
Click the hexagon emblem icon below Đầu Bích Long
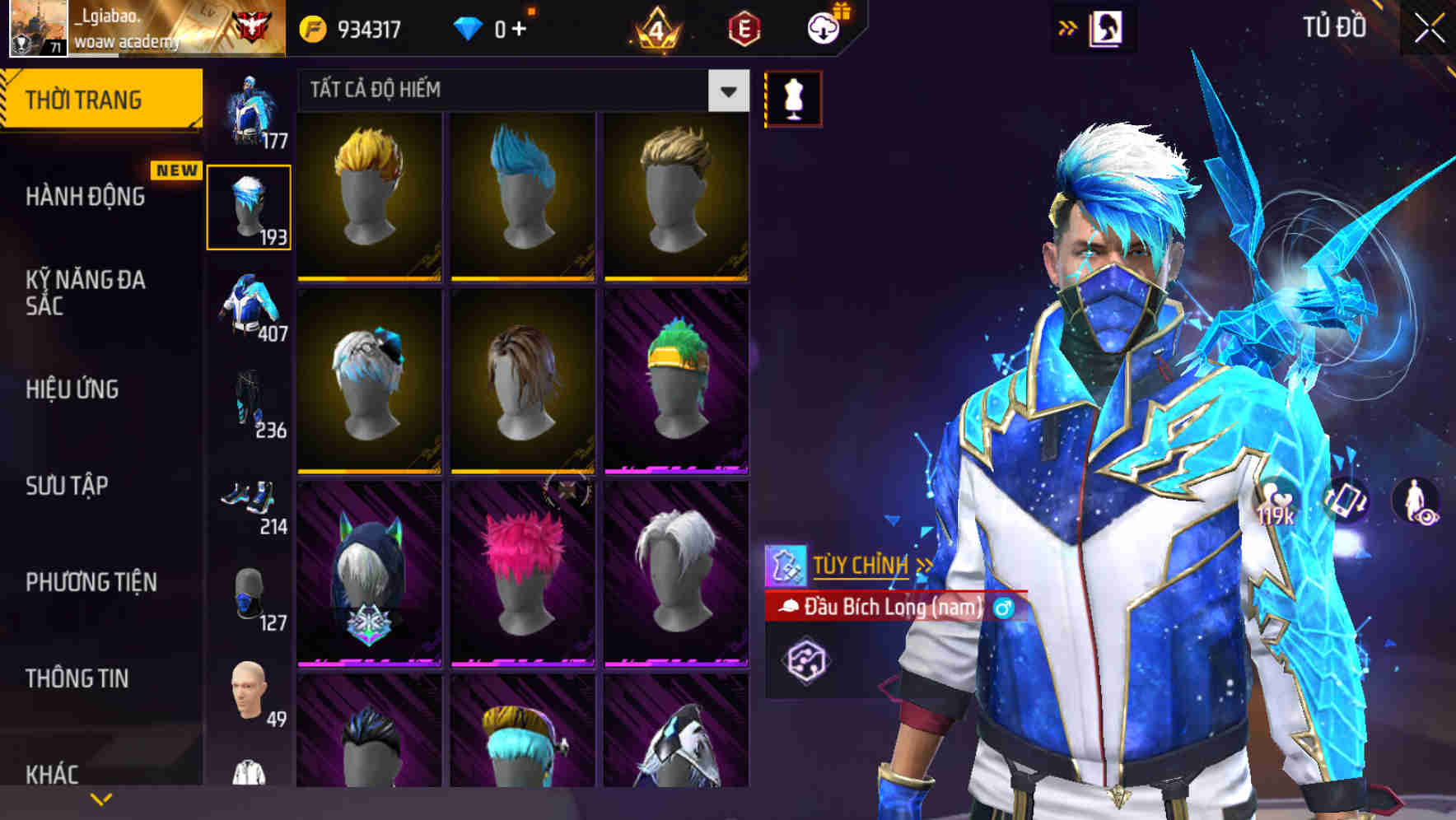(808, 659)
